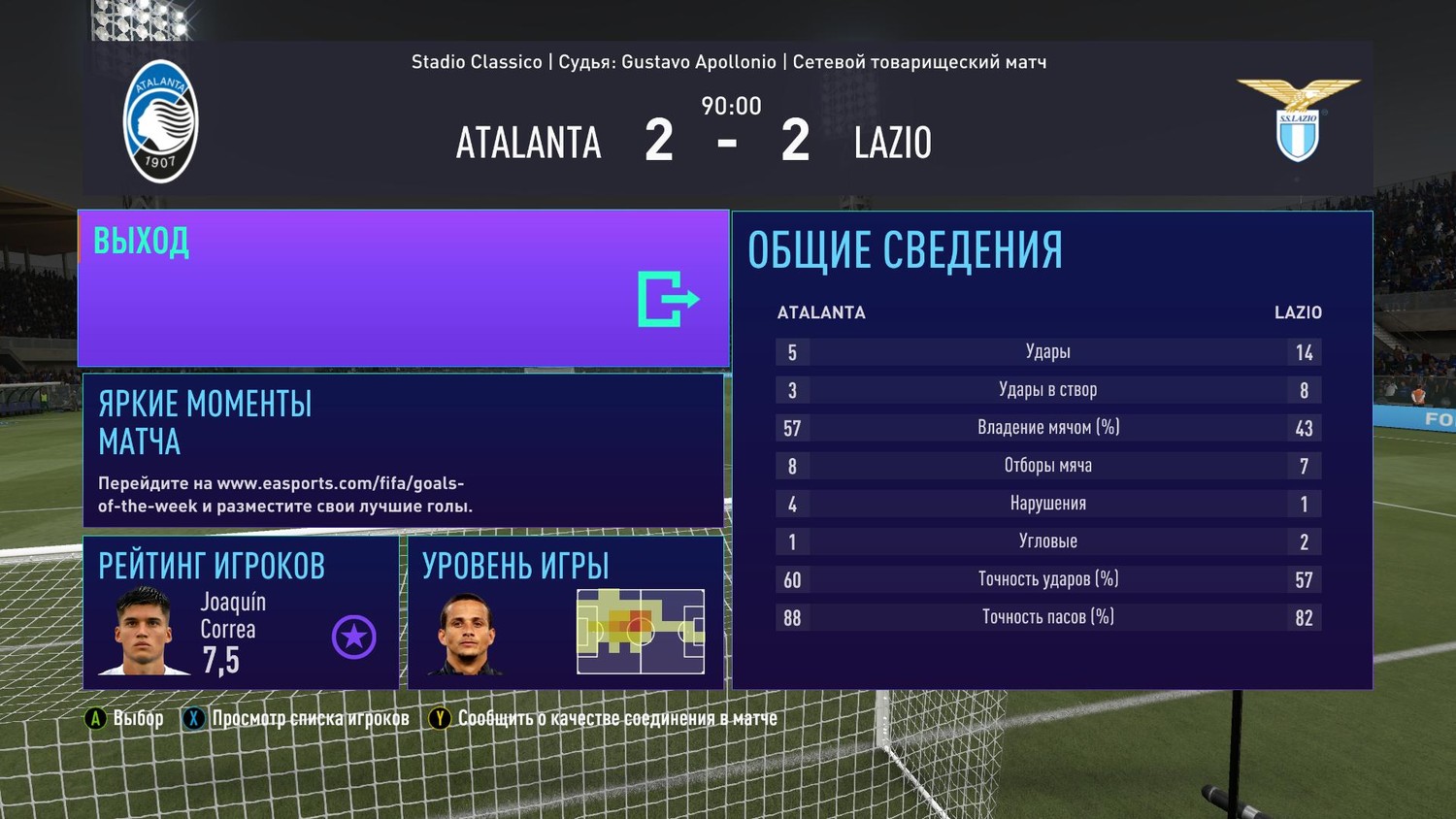Open the УРОВЕНЬ ИГРЫ performance tile

coord(565,612)
